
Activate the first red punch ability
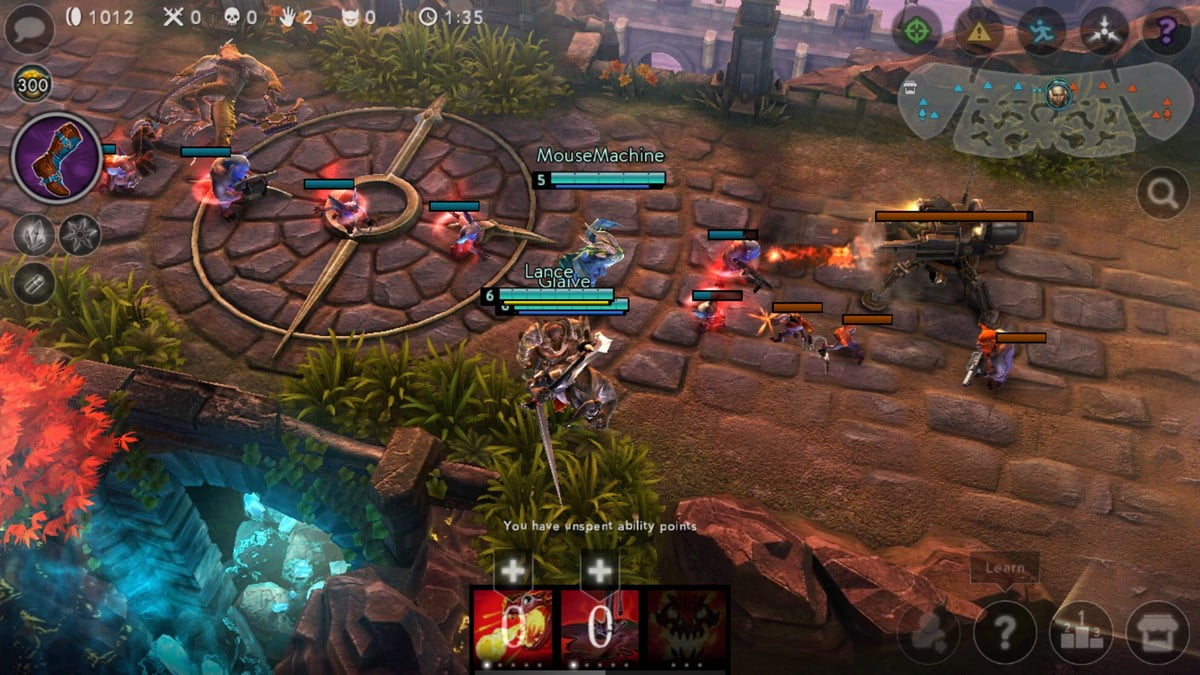click(513, 627)
